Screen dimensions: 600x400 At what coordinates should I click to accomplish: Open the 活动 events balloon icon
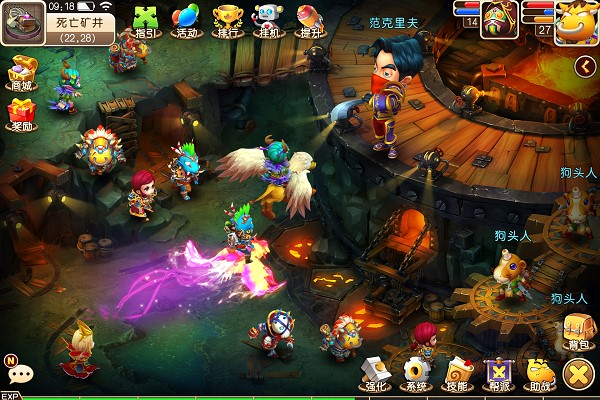[x=185, y=19]
